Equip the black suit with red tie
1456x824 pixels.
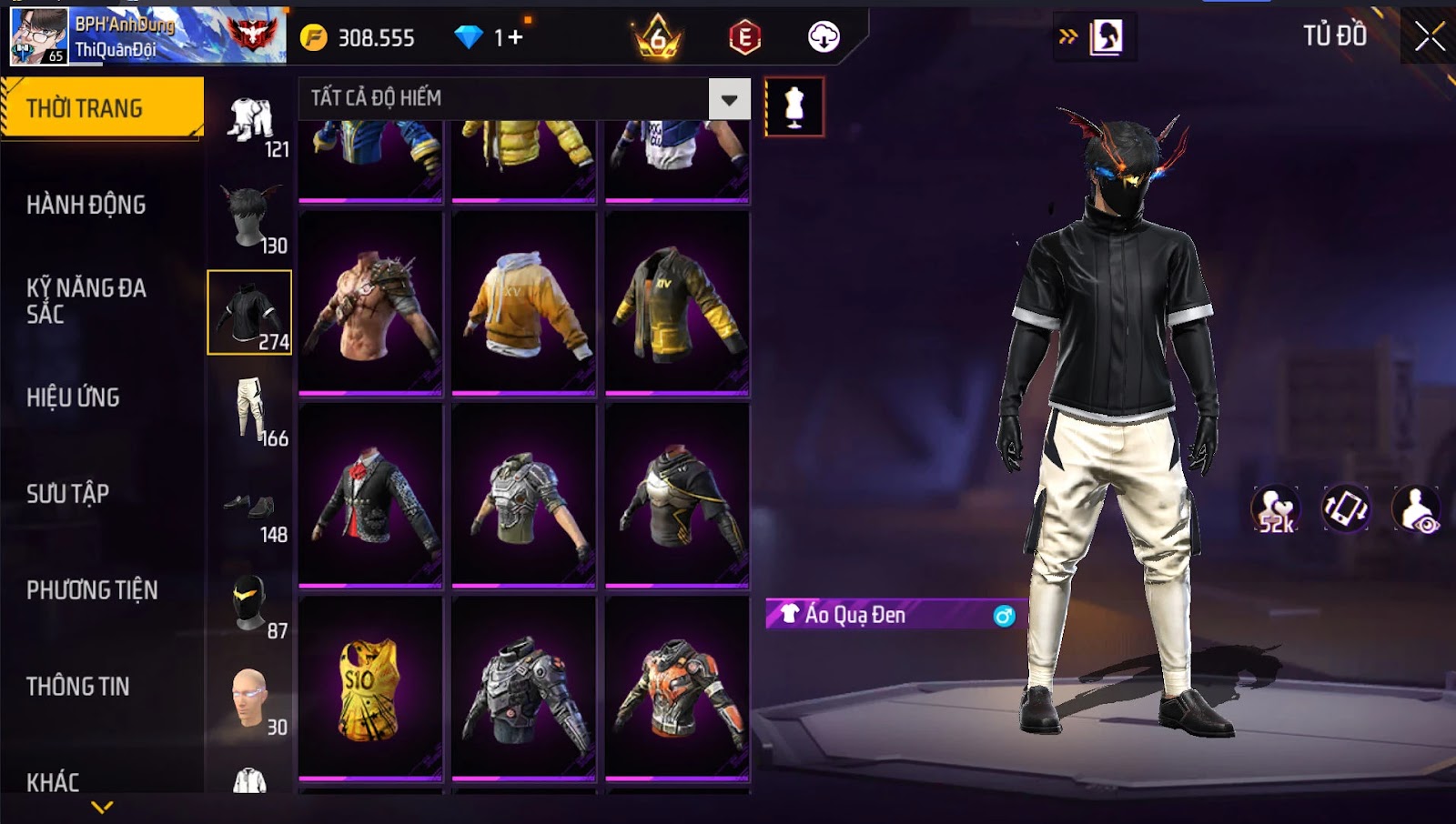(x=369, y=496)
